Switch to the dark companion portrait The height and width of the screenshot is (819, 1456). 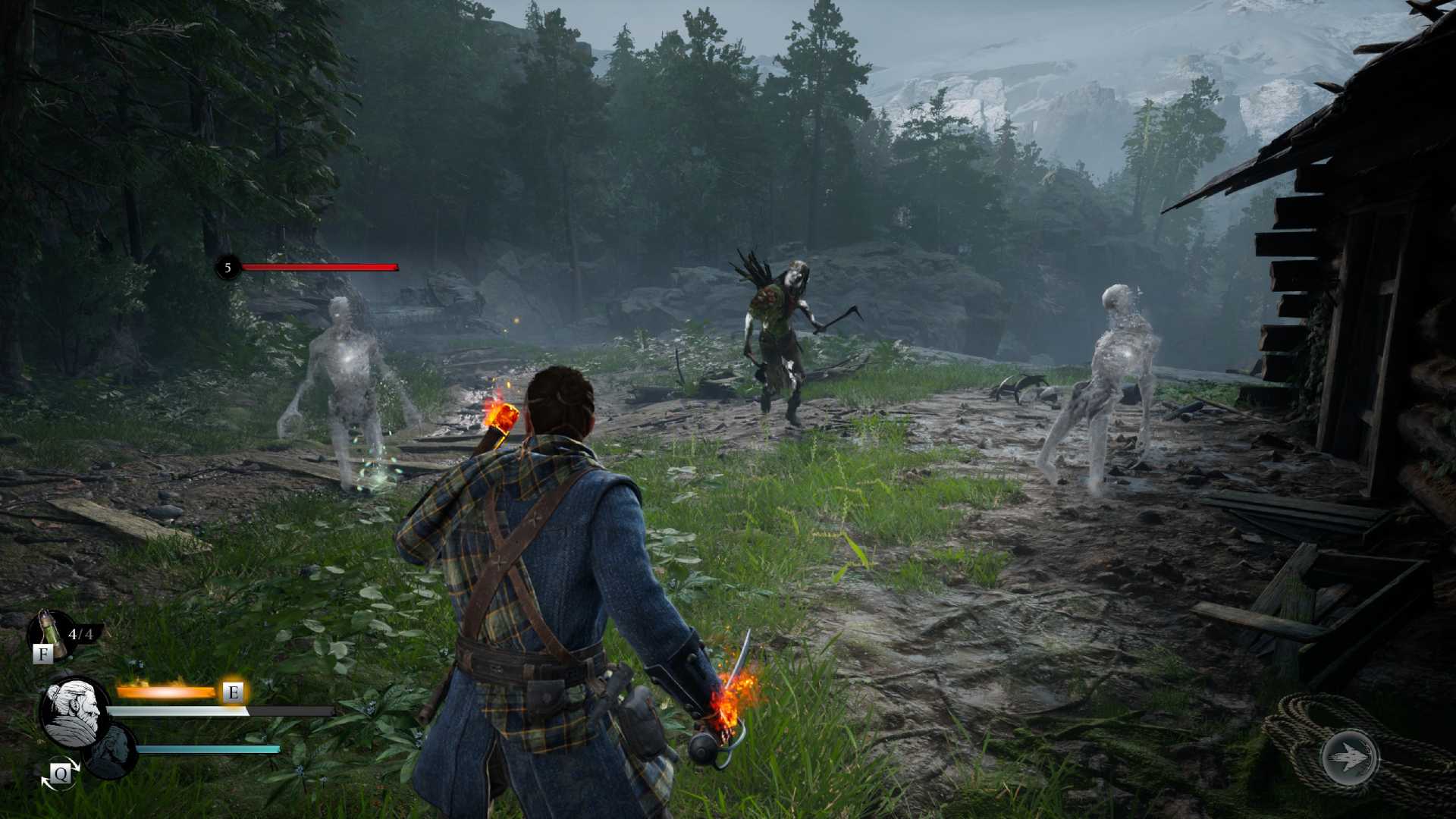(111, 750)
